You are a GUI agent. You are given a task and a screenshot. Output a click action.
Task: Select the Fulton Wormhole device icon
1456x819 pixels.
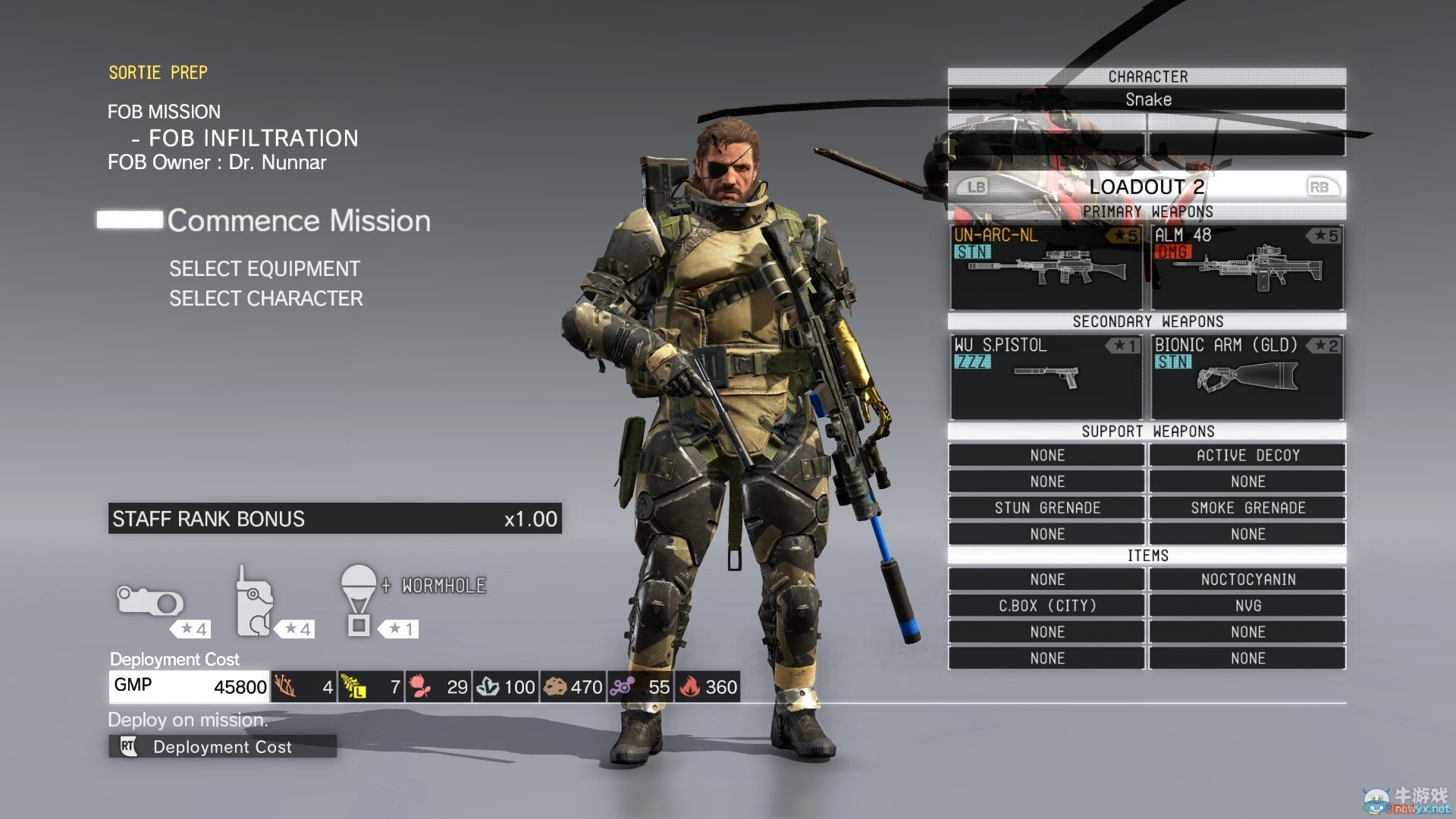point(359,600)
